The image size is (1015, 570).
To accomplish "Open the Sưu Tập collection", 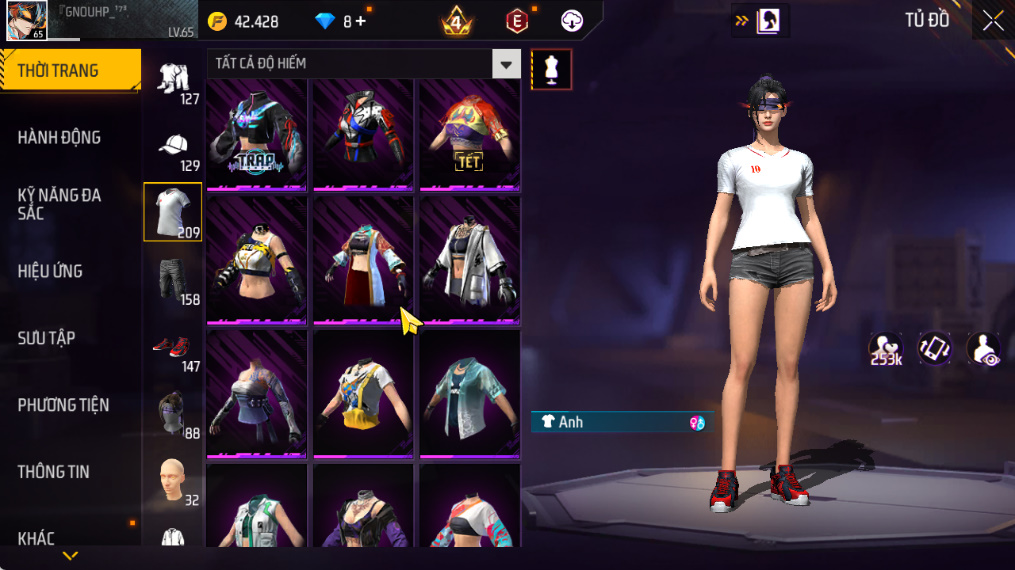I will click(x=46, y=338).
